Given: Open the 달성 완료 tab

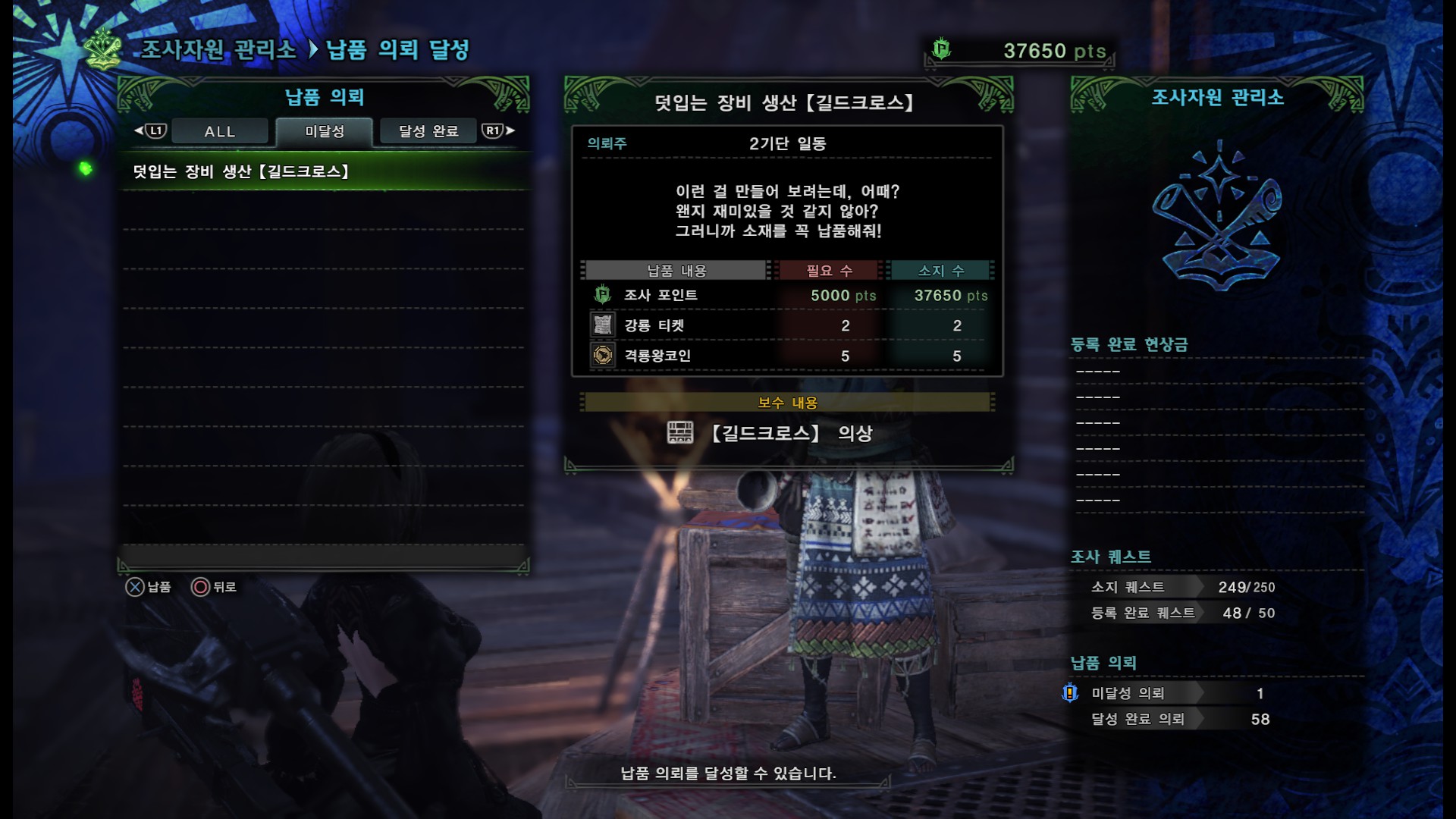Looking at the screenshot, I should 427,130.
